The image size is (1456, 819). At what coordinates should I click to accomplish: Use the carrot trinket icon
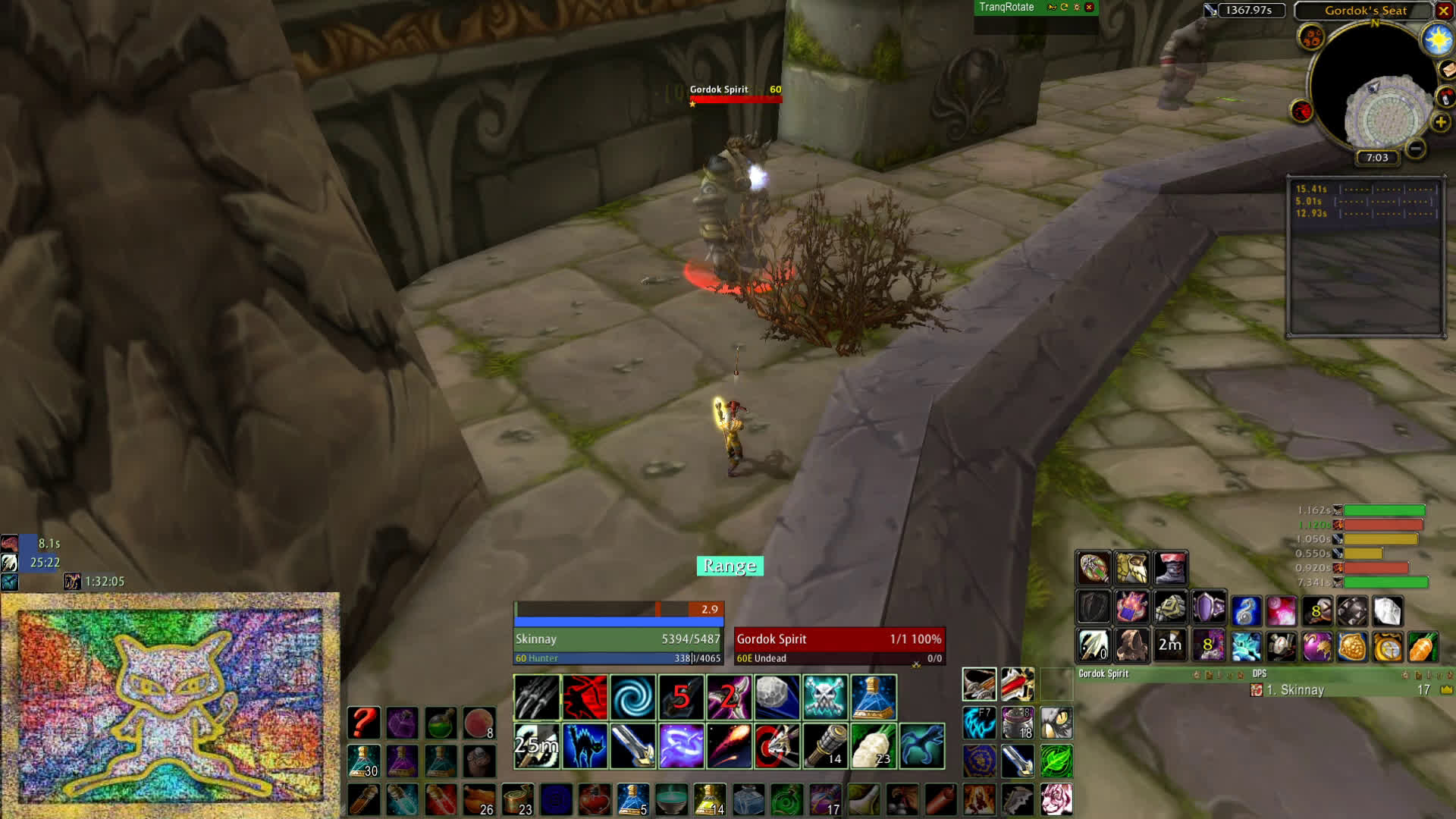tap(1423, 647)
